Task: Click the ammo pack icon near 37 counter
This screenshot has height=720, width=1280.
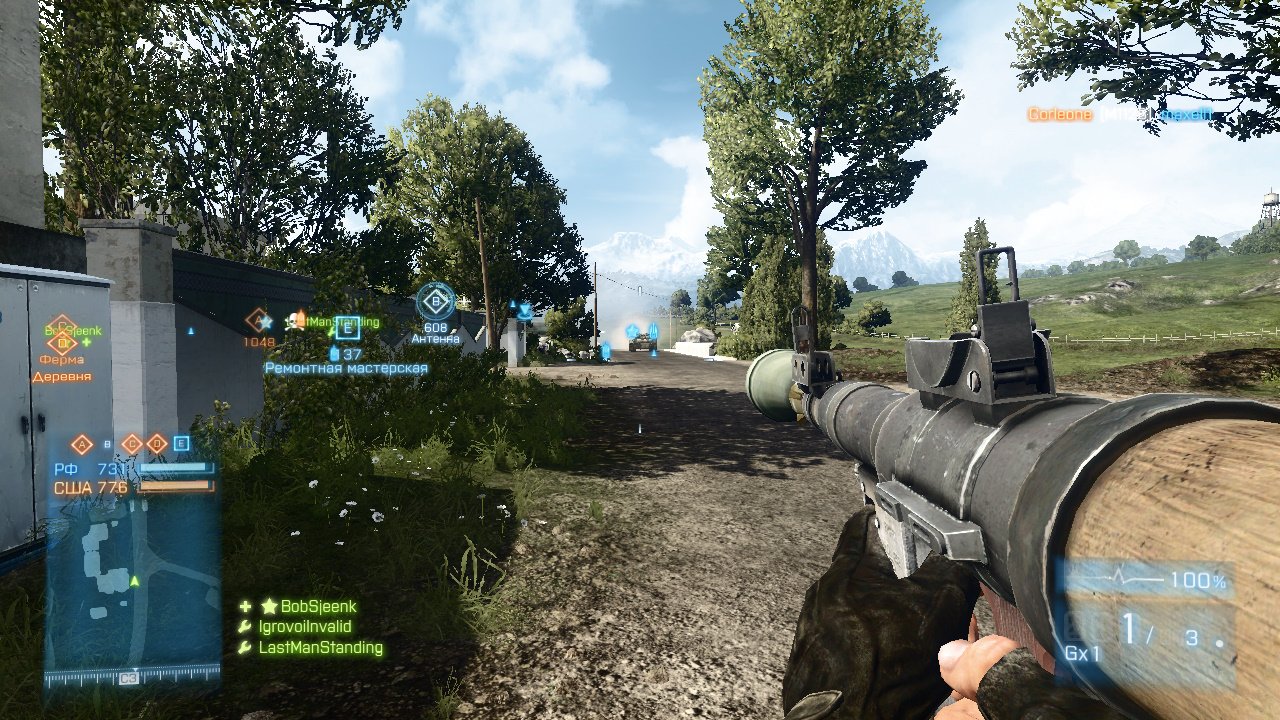Action: coord(334,355)
